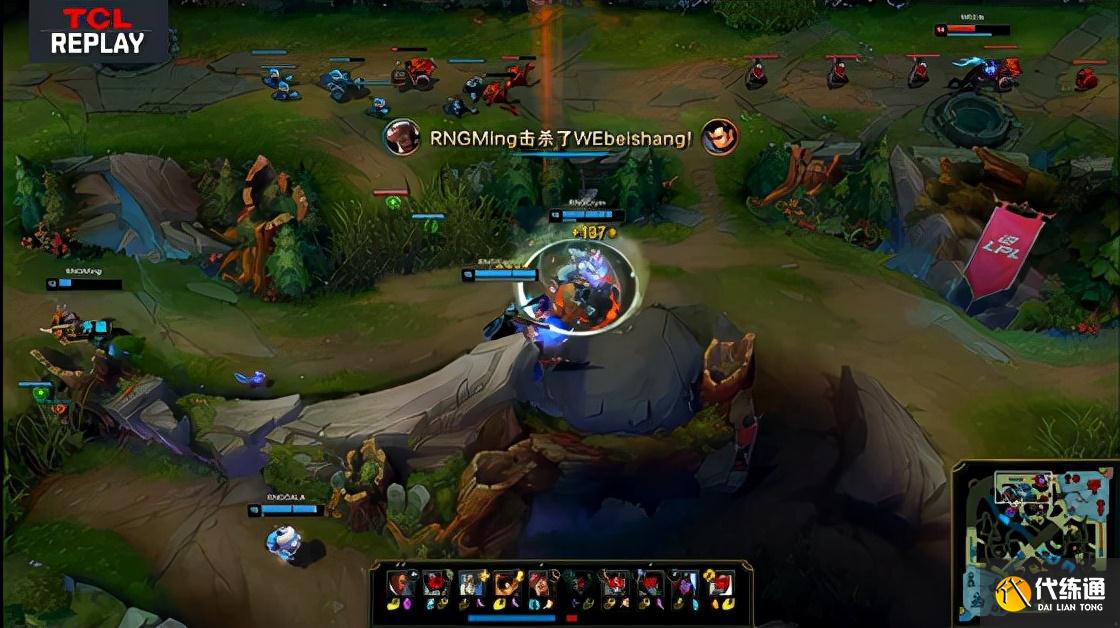Choose the purple champion portrait in spectator bar

[x=683, y=583]
